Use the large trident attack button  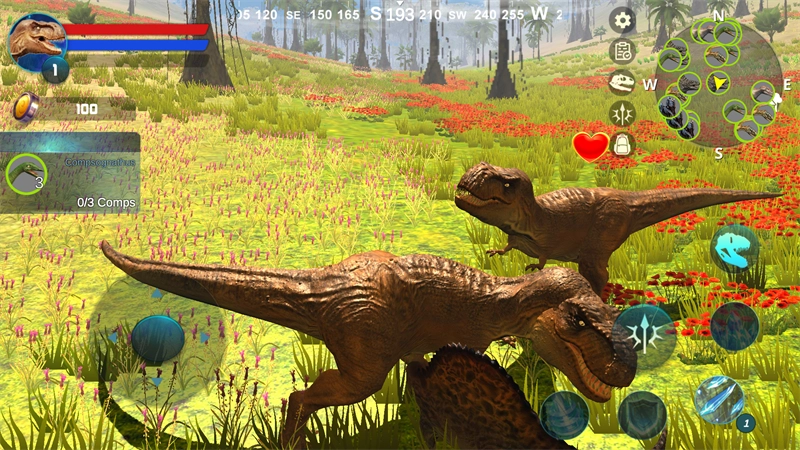[645, 335]
